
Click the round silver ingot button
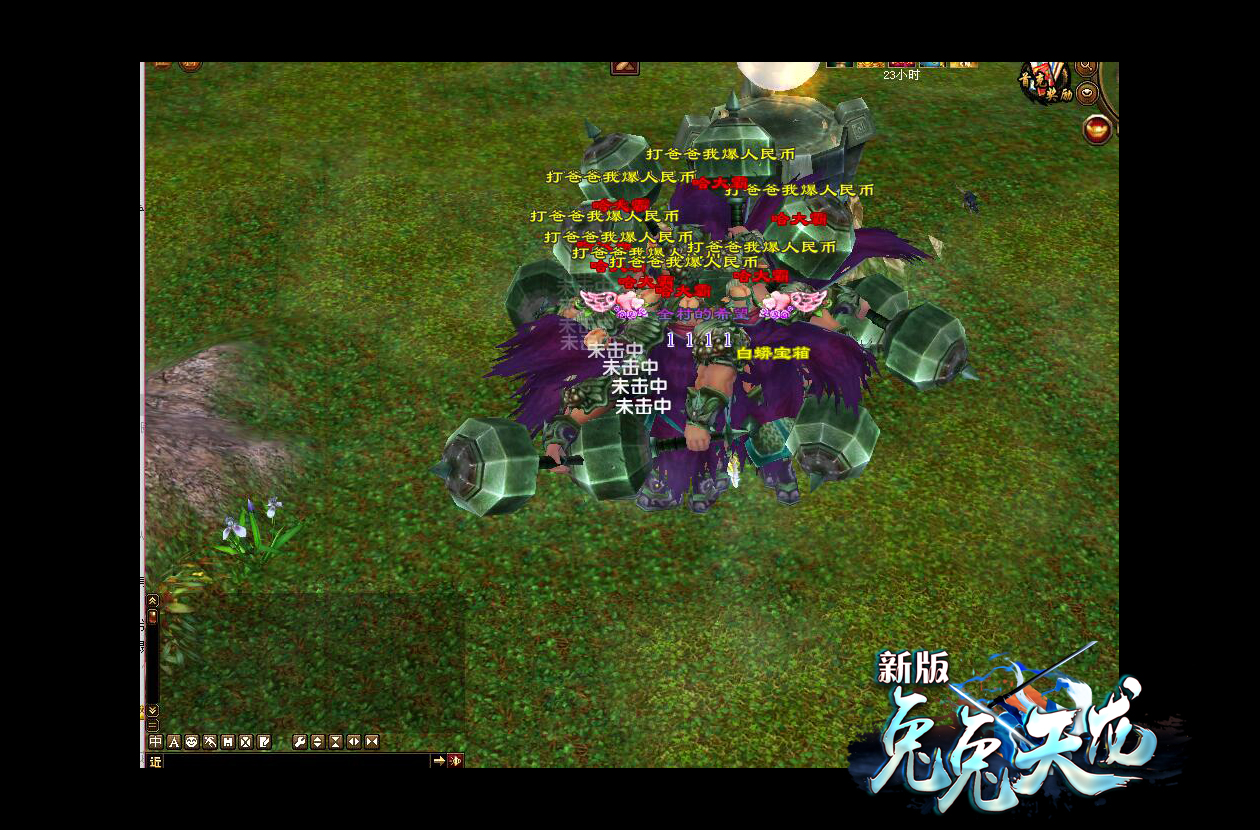(1087, 95)
